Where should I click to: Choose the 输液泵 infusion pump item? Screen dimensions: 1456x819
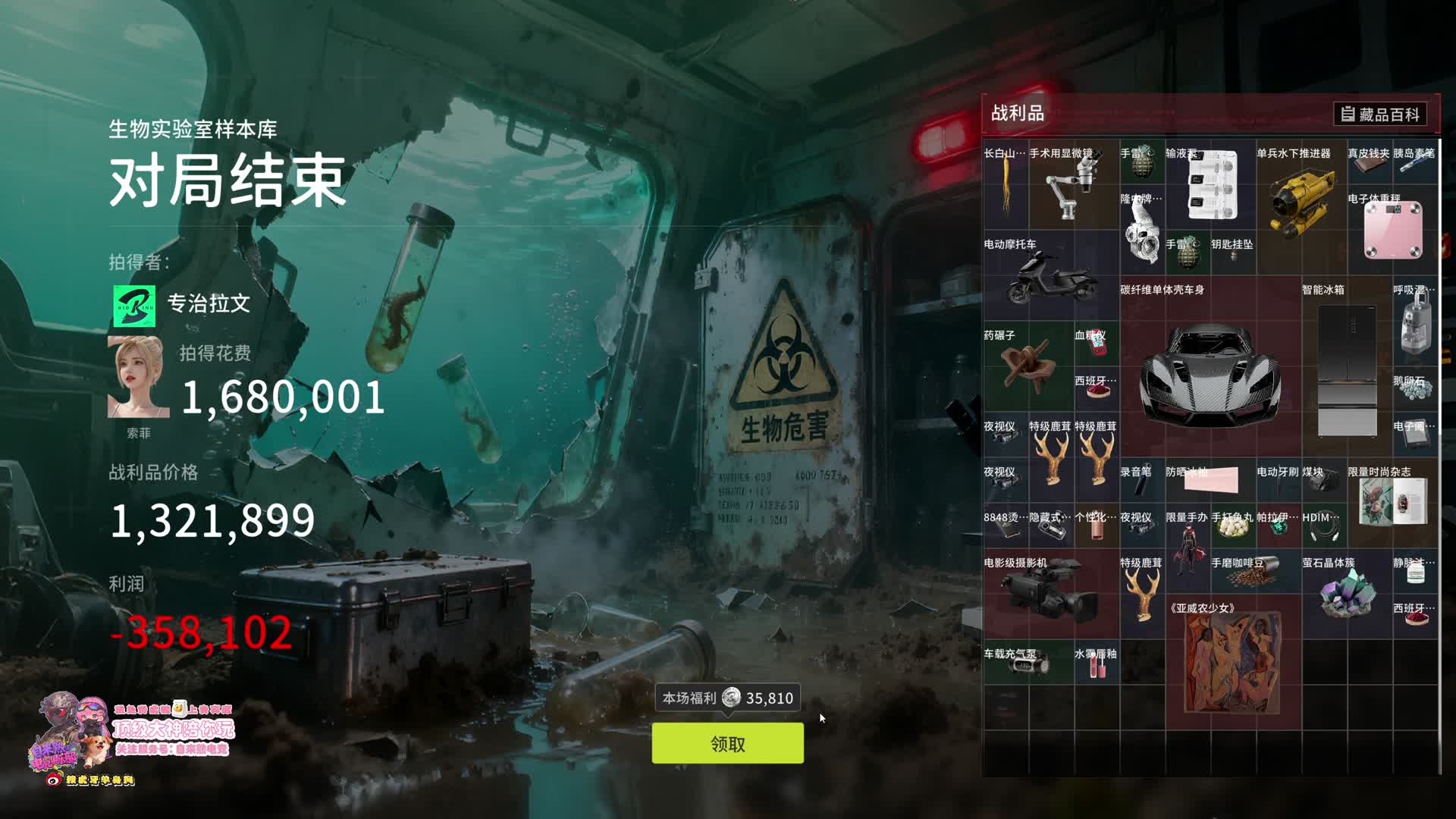[1210, 186]
